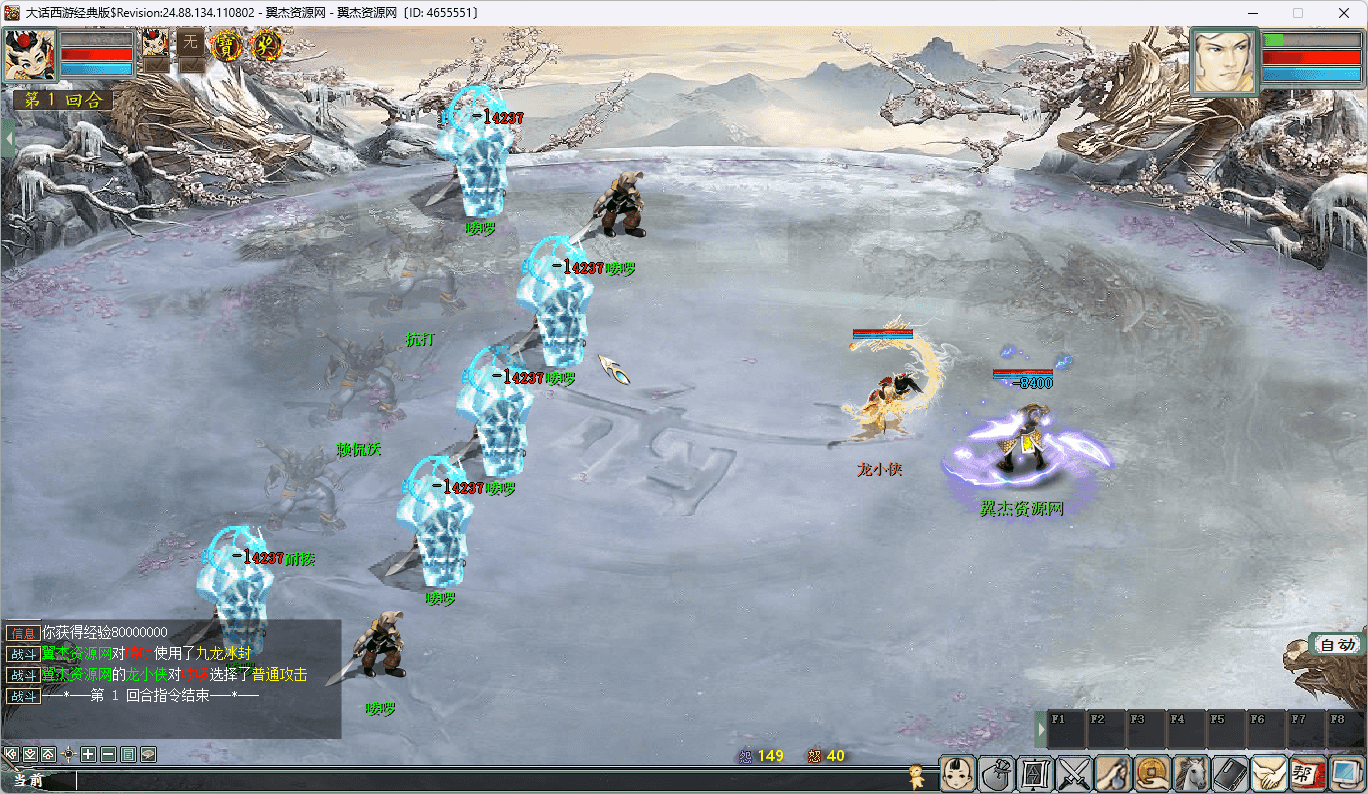Screen dimensions: 1368x794
Task: Click the 寶 treasure badge icon
Action: (228, 44)
